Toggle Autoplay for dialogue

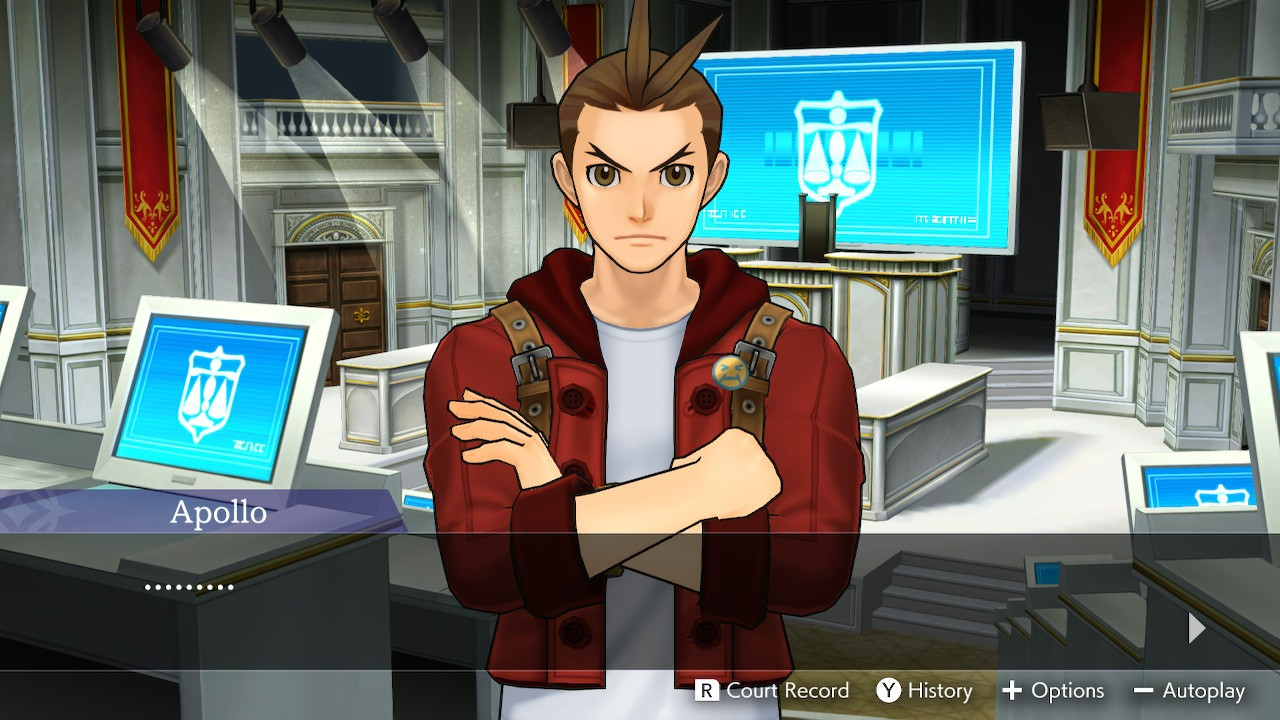pyautogui.click(x=1190, y=691)
